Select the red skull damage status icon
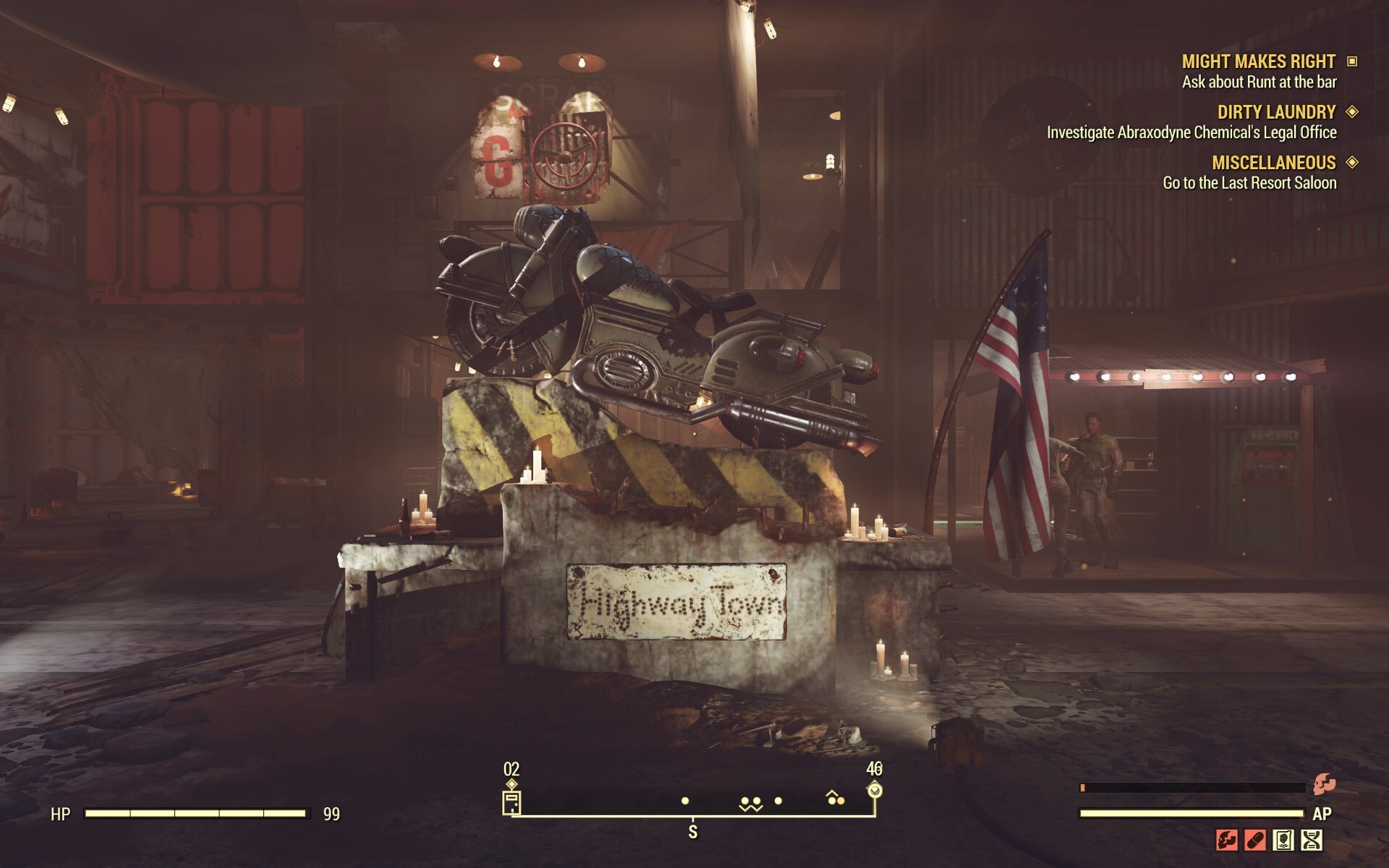 1227,841
